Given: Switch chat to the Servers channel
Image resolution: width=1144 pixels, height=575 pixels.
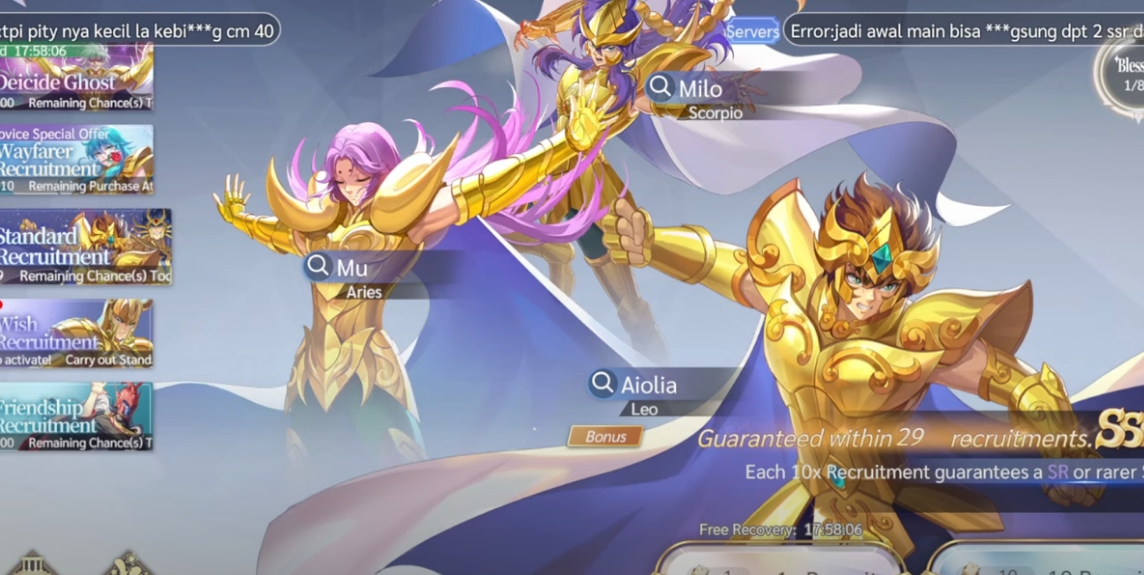Looking at the screenshot, I should click(752, 31).
